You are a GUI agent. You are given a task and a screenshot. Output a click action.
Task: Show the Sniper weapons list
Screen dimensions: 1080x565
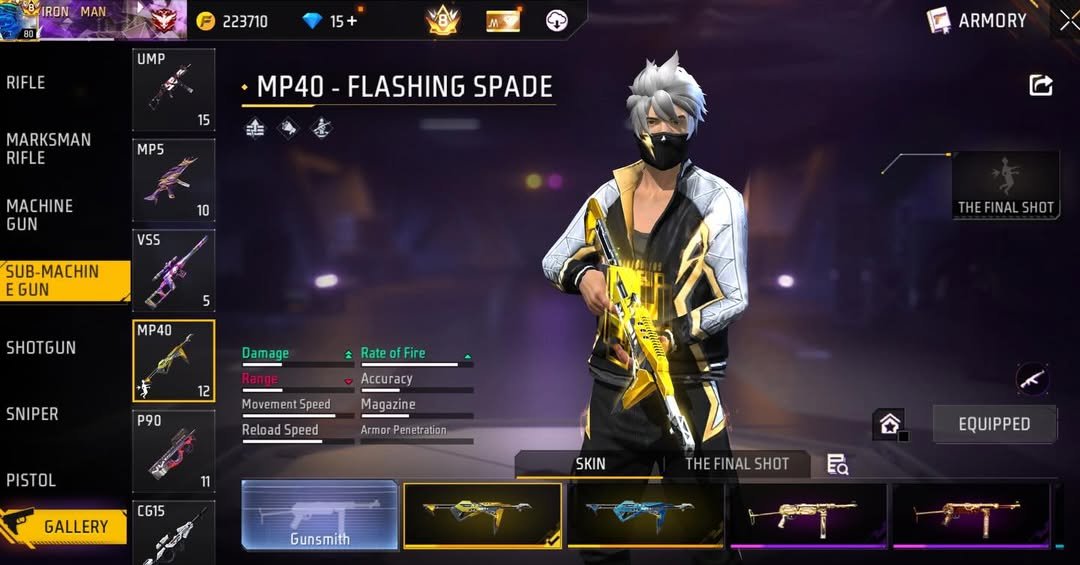point(33,414)
